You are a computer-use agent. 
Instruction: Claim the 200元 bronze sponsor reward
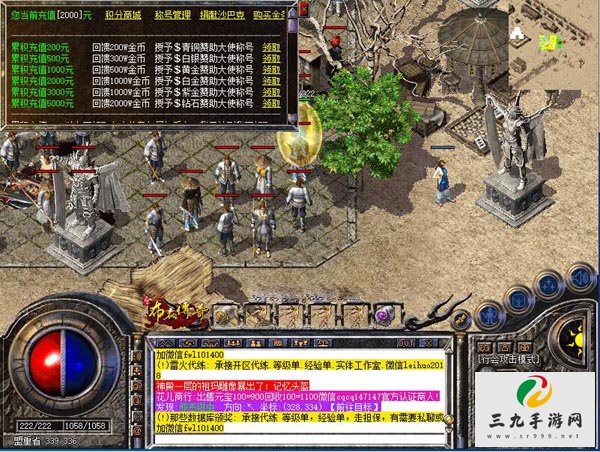(x=271, y=47)
